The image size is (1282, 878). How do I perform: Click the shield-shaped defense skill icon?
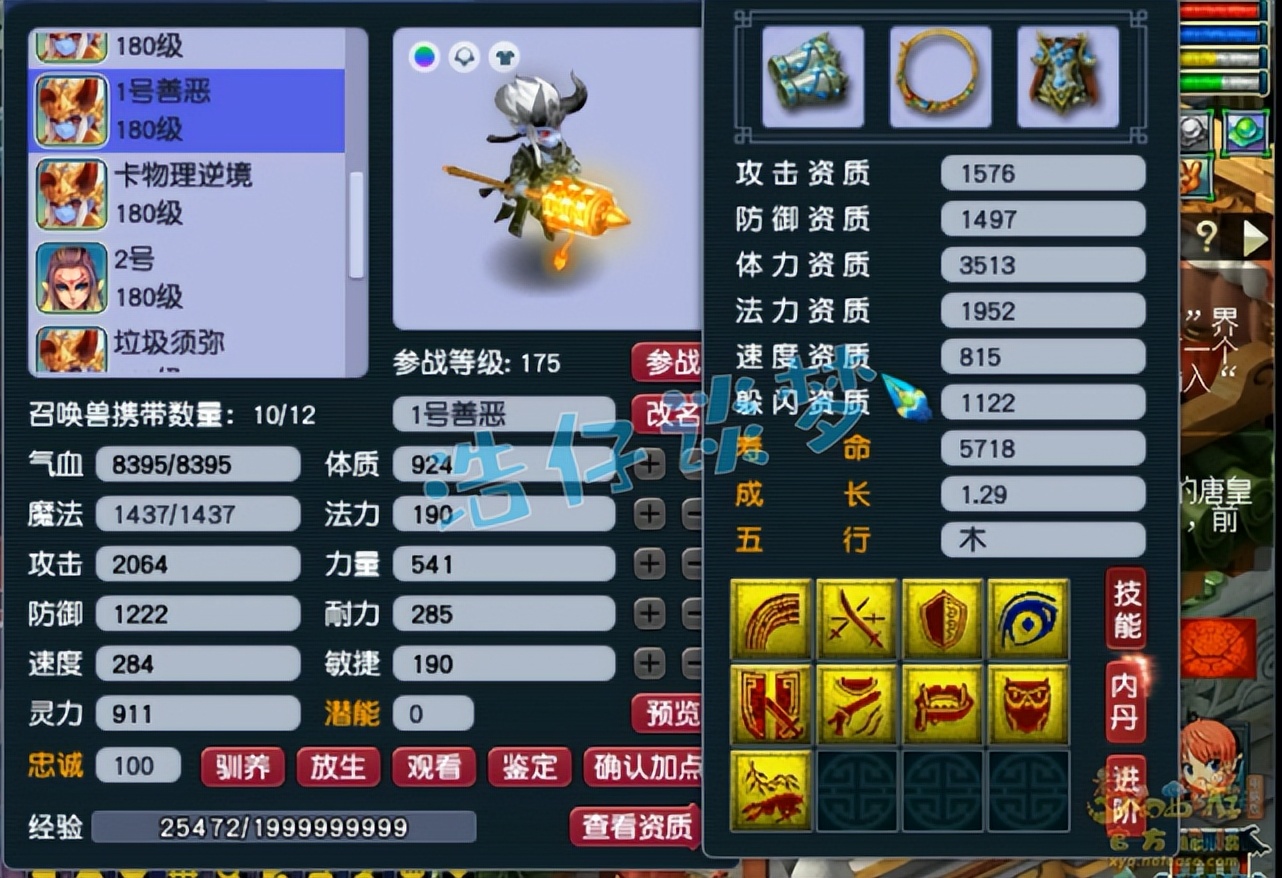pos(942,618)
